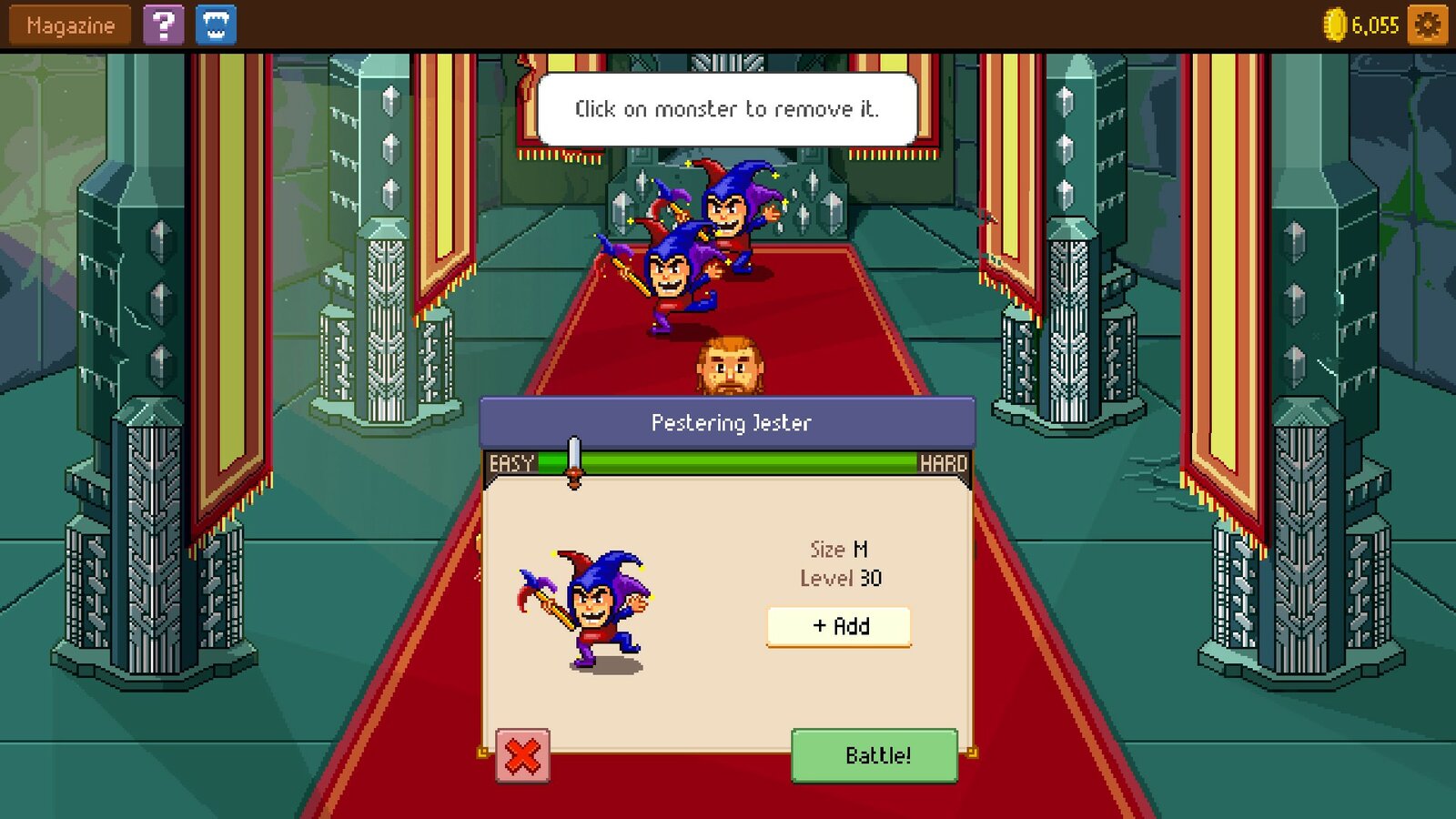Click the 6,055 gold amount
The width and height of the screenshot is (1456, 819).
[x=1374, y=25]
